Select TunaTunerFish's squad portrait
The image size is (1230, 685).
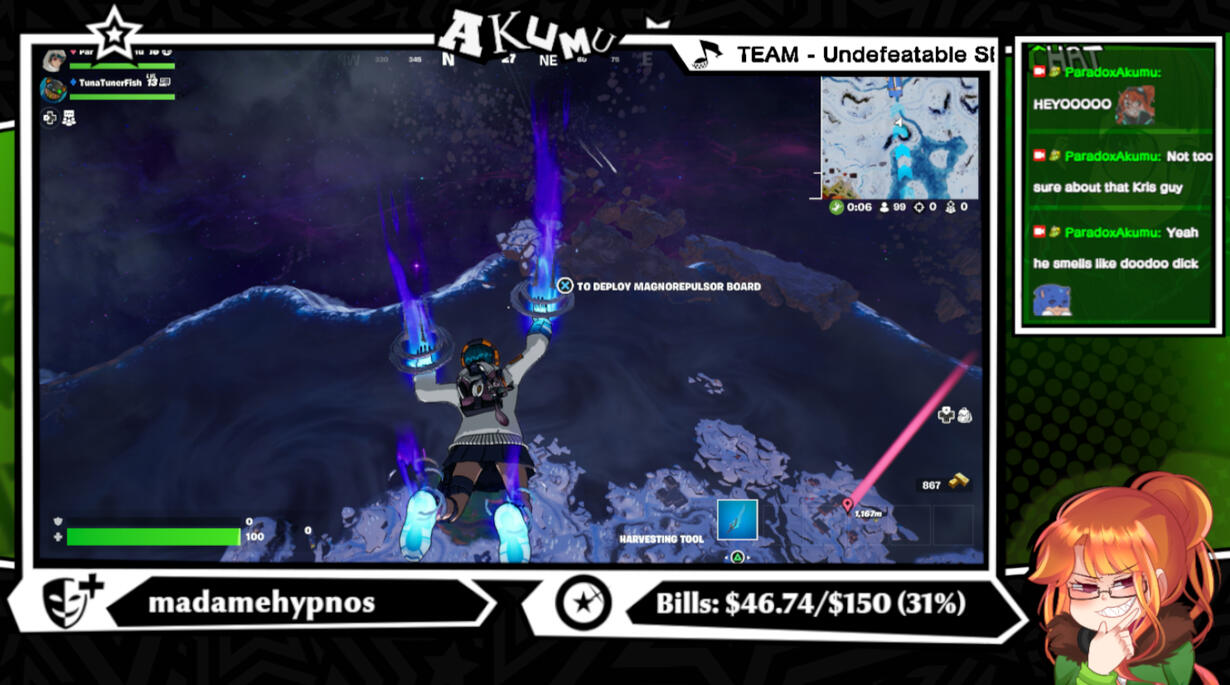pyautogui.click(x=53, y=89)
